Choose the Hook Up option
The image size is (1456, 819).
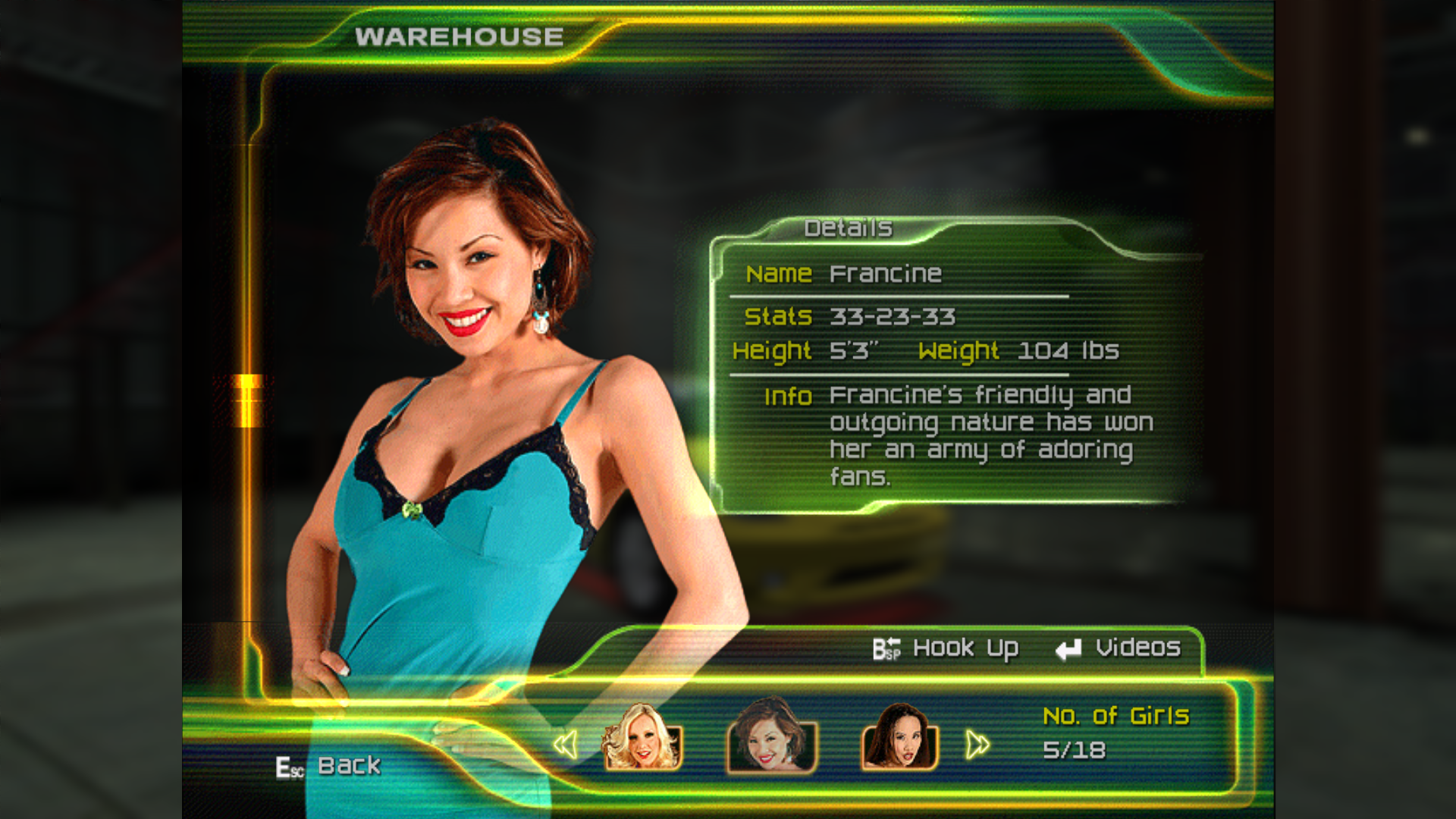[x=946, y=649]
